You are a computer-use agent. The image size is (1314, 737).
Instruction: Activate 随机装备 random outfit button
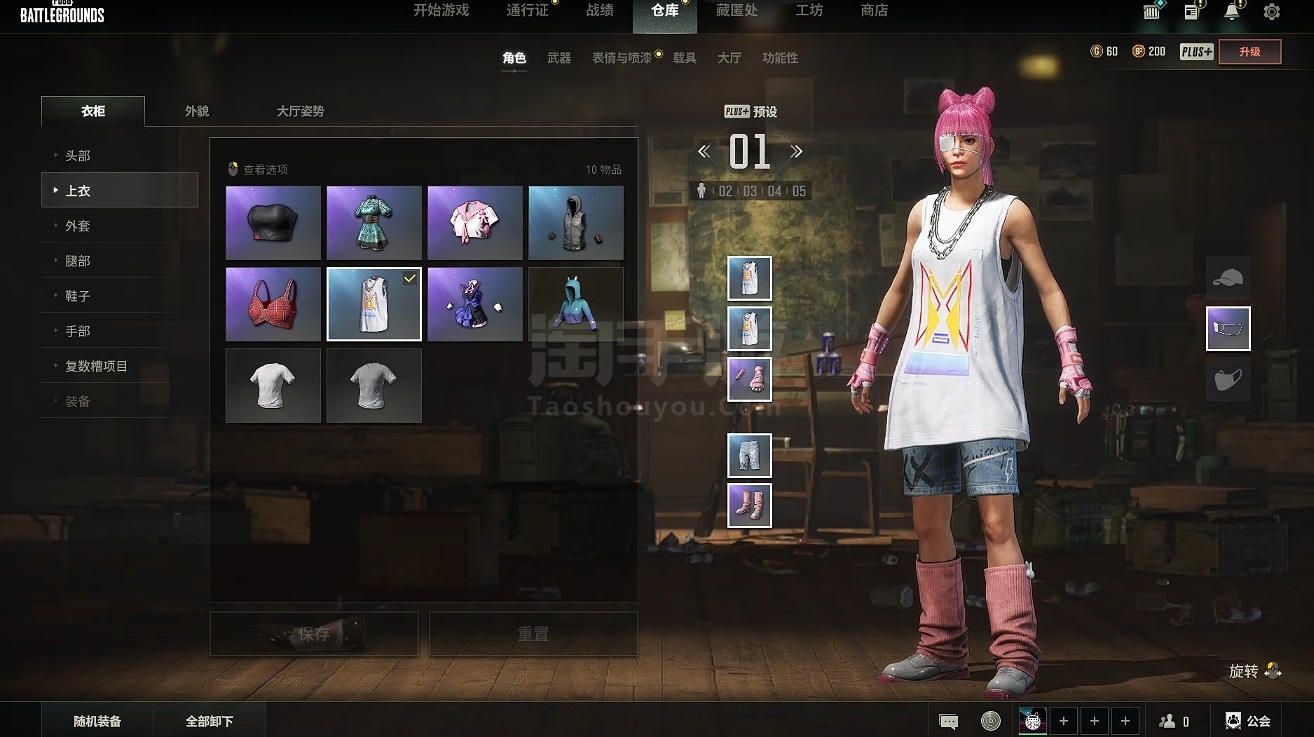[97, 721]
